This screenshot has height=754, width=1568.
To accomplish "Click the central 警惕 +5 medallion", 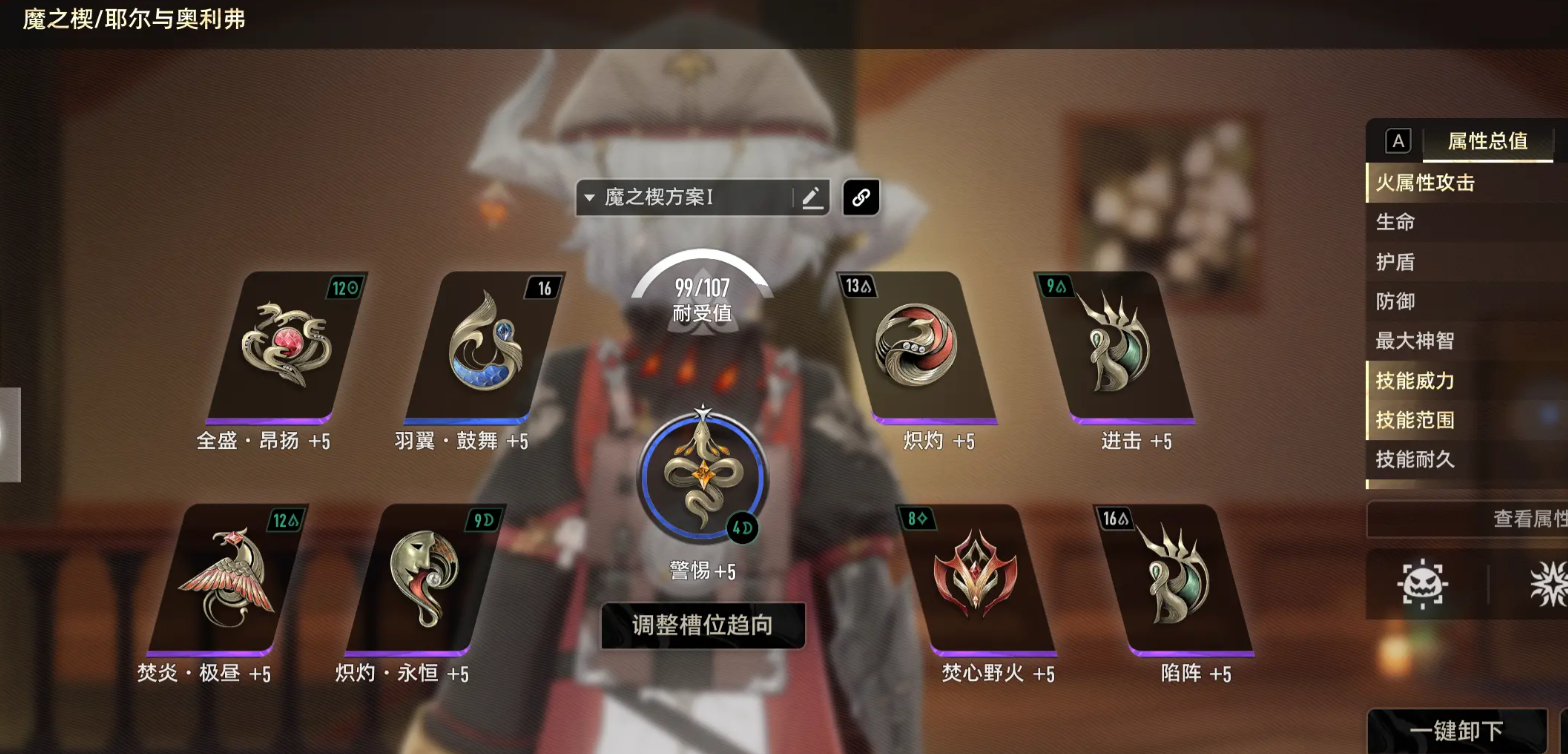I will [x=703, y=475].
